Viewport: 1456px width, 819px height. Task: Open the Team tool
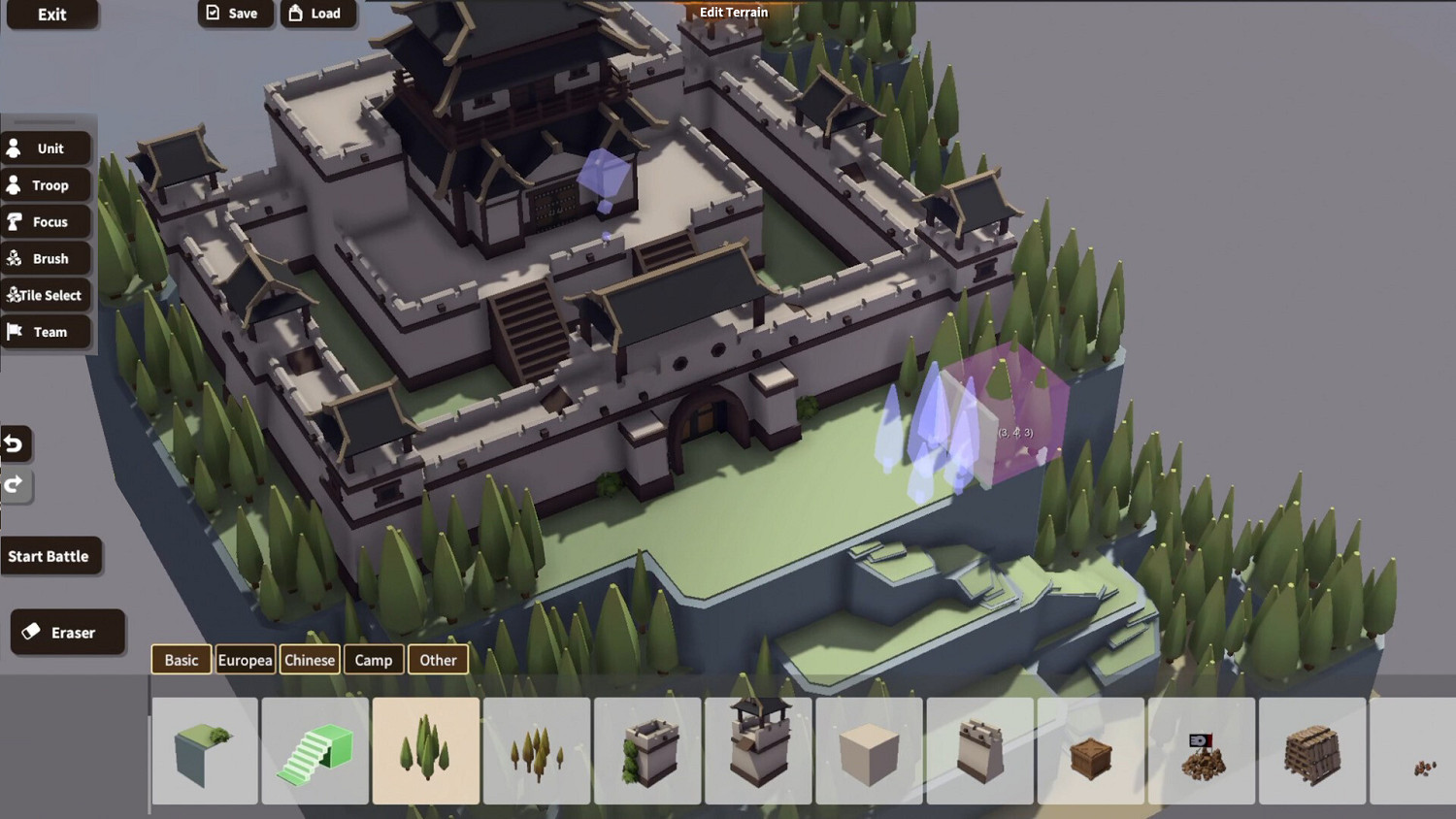click(x=46, y=332)
